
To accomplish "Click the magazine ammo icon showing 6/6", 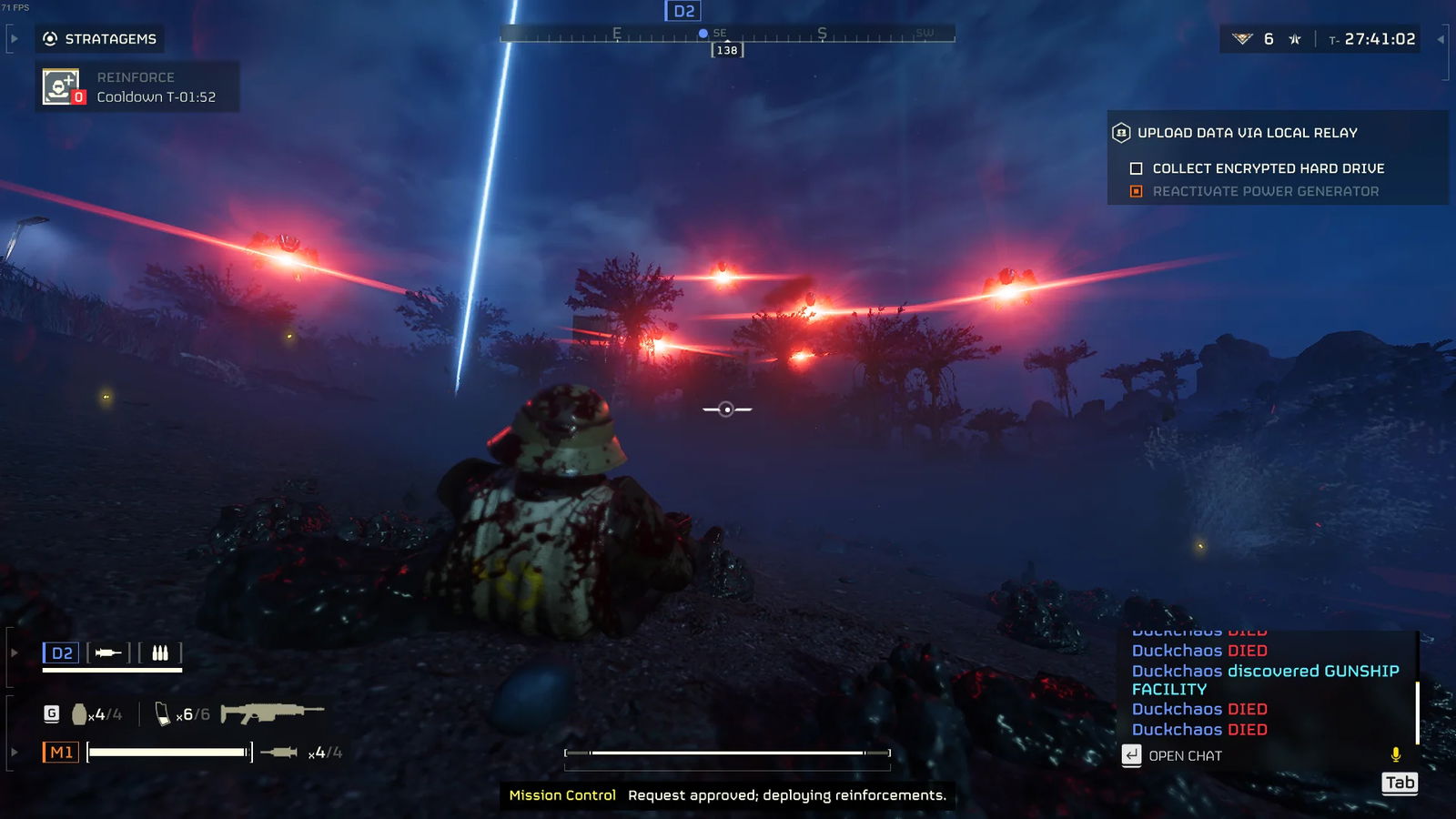I will pyautogui.click(x=165, y=714).
